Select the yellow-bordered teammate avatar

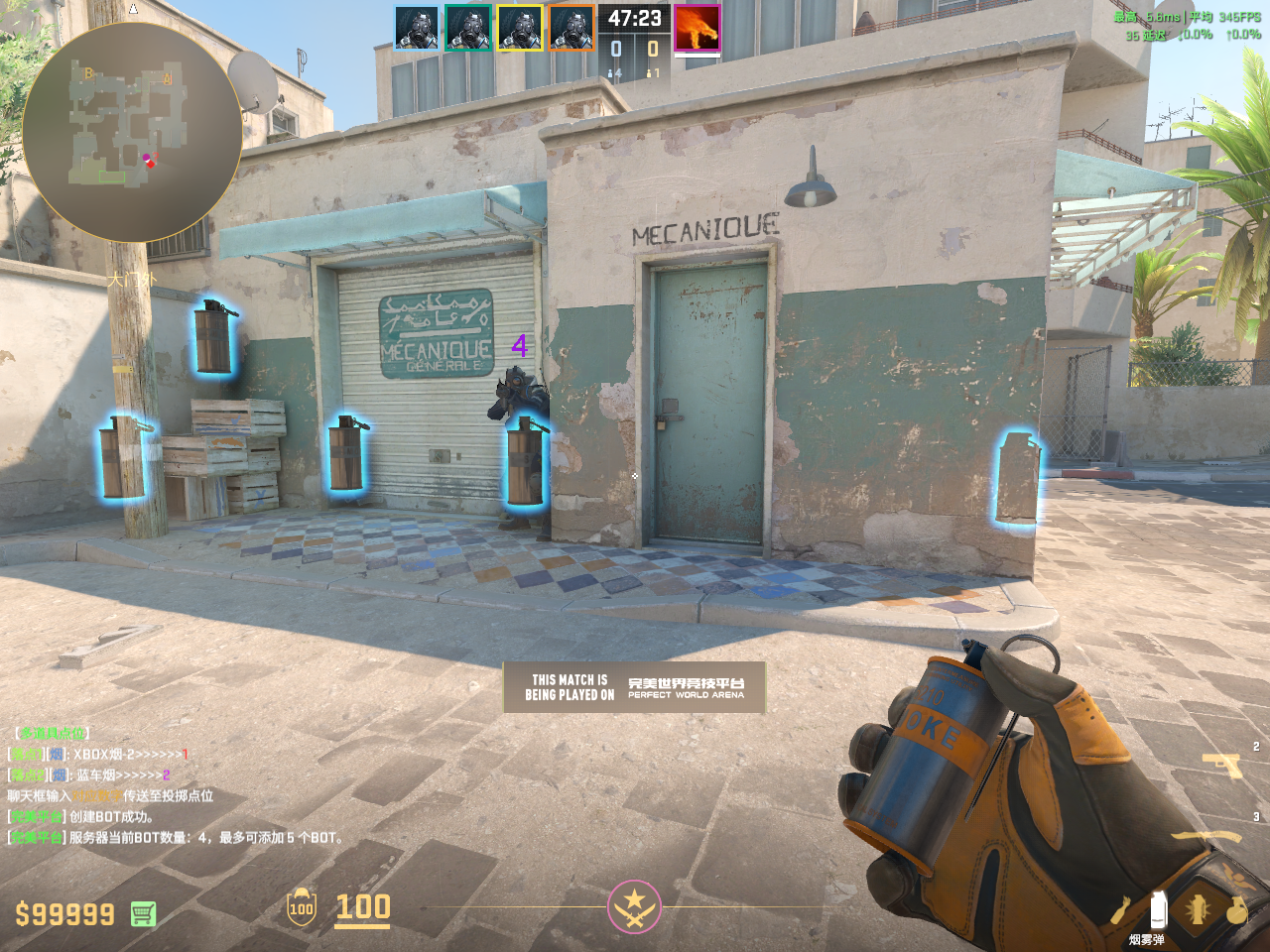pyautogui.click(x=520, y=28)
